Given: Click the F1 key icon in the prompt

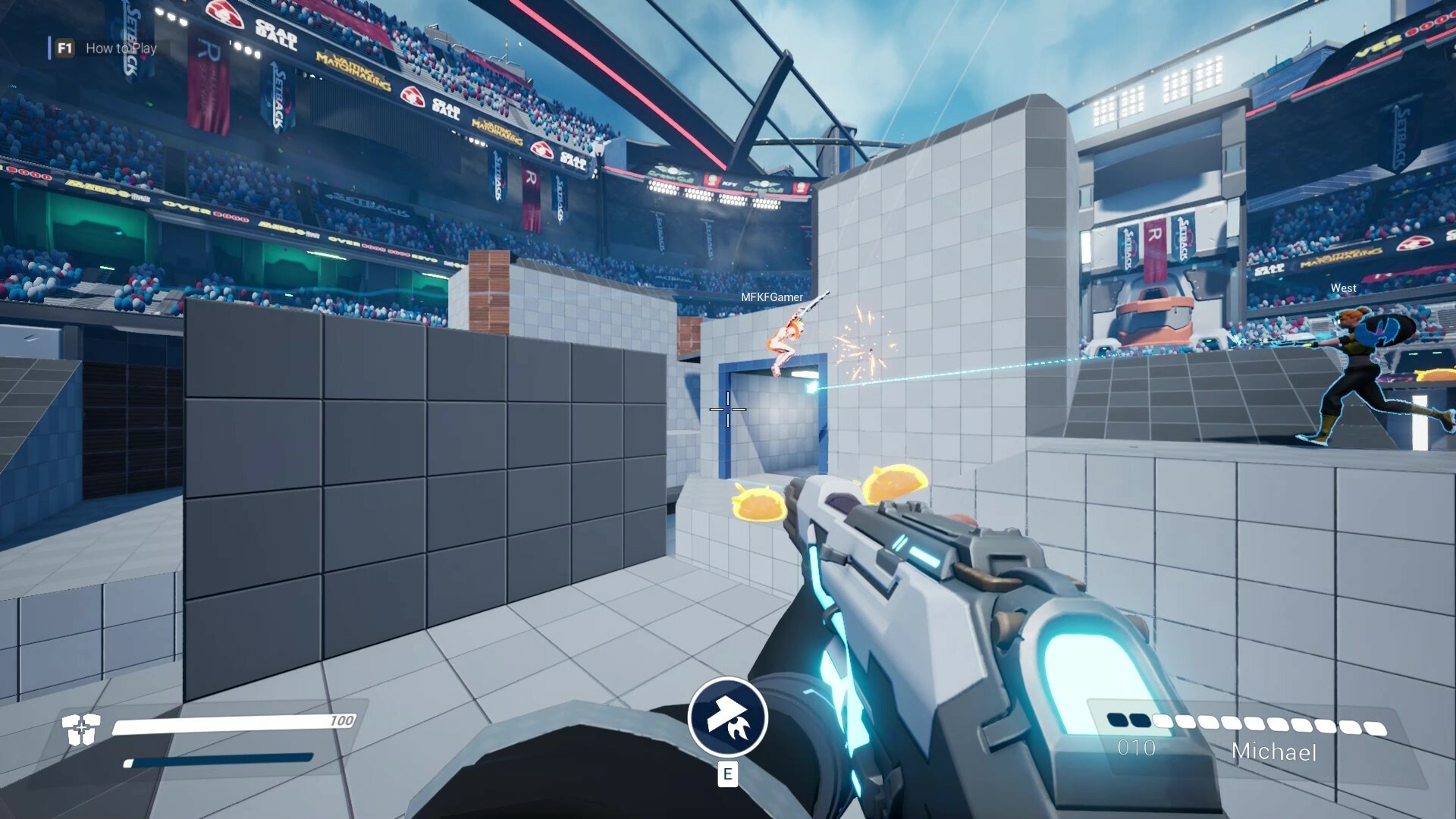Looking at the screenshot, I should (65, 48).
